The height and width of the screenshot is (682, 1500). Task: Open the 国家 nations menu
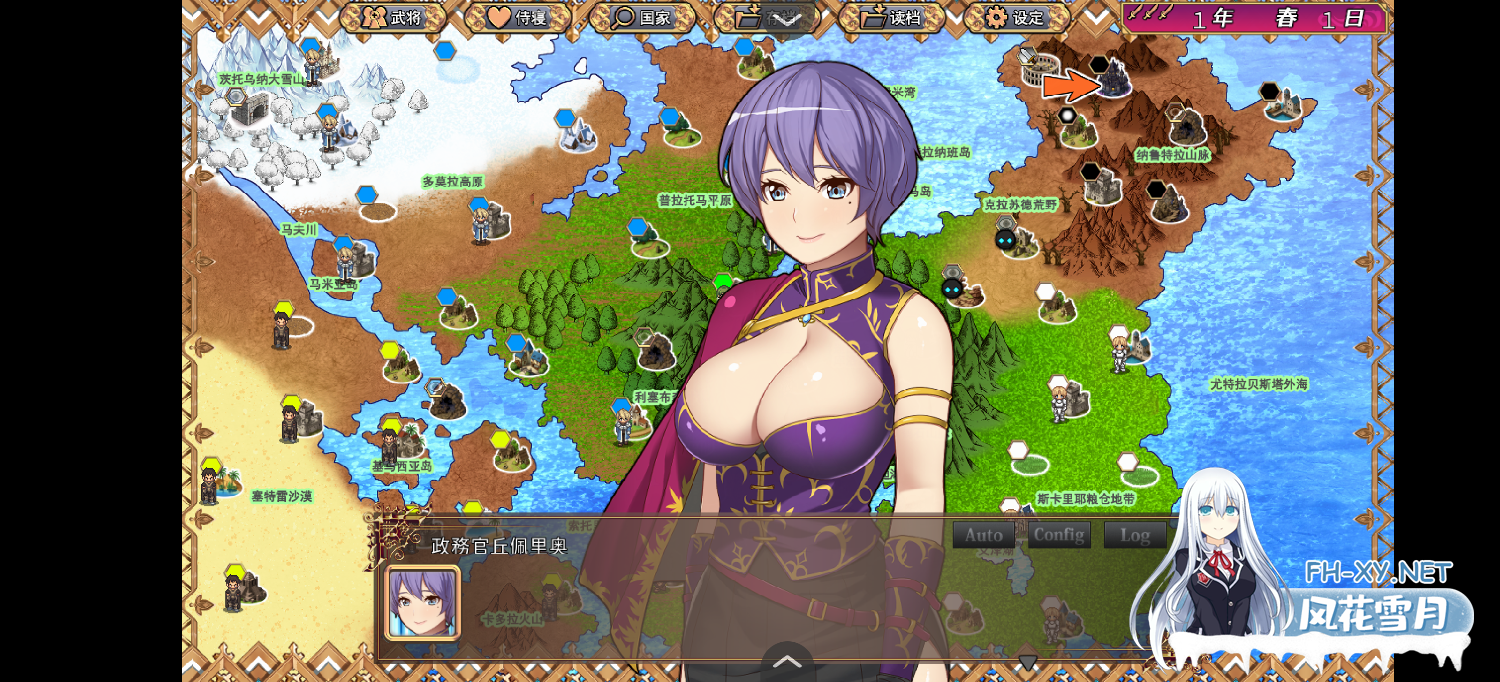point(642,17)
